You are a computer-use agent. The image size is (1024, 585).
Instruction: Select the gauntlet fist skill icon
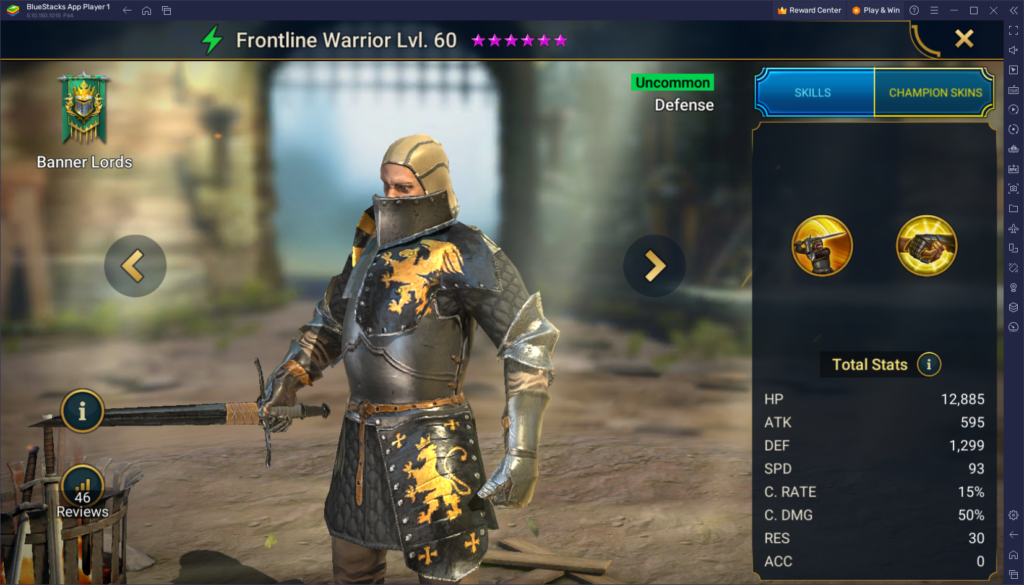point(926,245)
